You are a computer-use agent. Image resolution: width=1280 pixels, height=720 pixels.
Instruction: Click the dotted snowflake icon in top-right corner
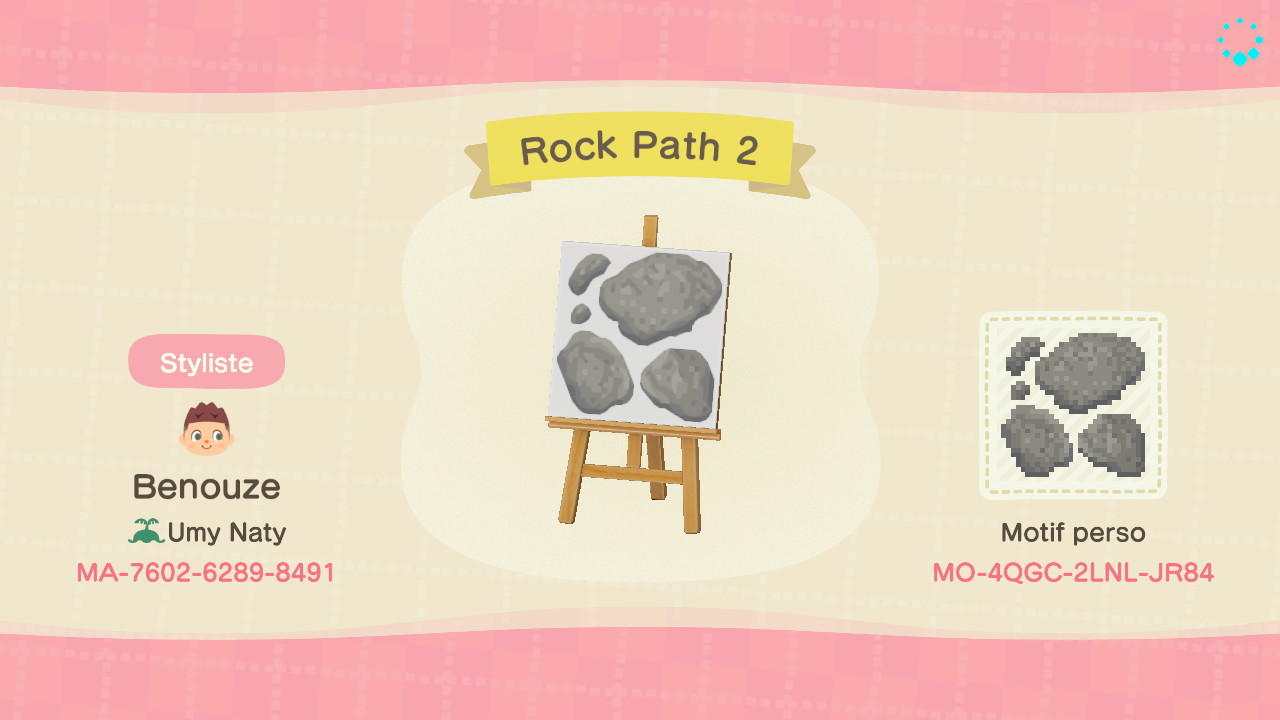click(1238, 42)
